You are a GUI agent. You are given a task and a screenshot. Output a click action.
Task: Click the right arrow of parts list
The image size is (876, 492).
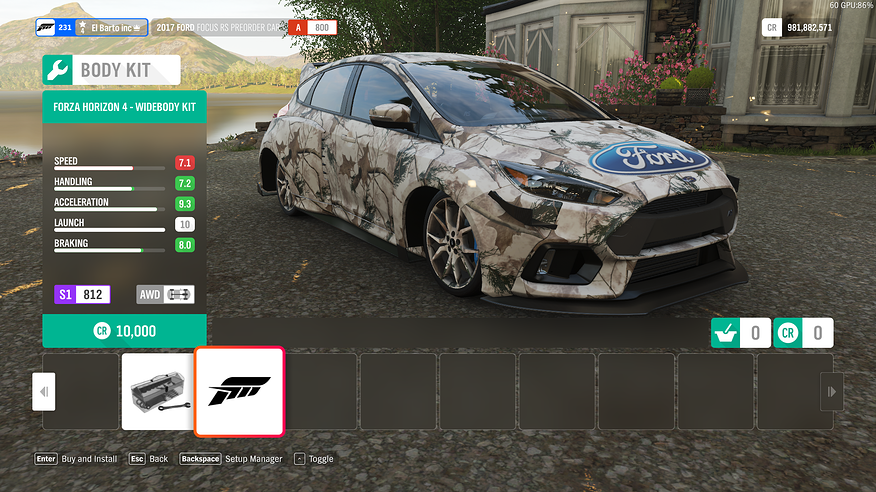pyautogui.click(x=831, y=392)
